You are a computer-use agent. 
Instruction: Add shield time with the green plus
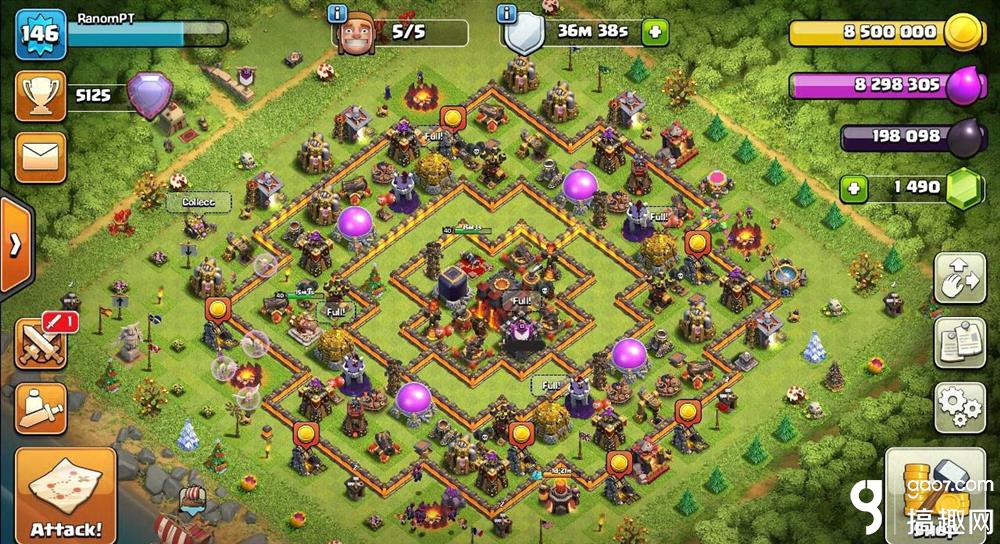pyautogui.click(x=656, y=32)
